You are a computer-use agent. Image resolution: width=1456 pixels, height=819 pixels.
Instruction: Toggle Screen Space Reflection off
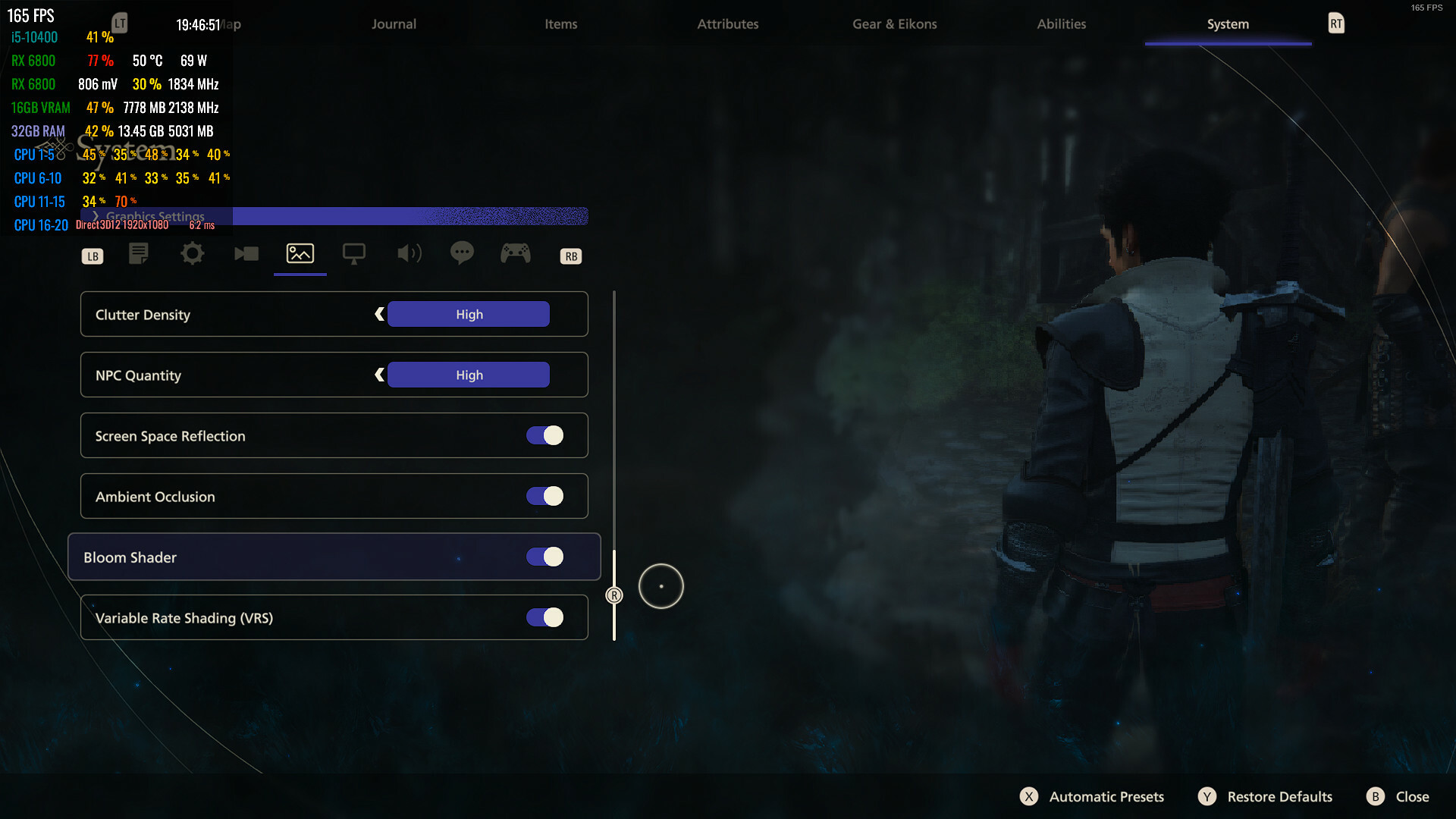(x=545, y=435)
